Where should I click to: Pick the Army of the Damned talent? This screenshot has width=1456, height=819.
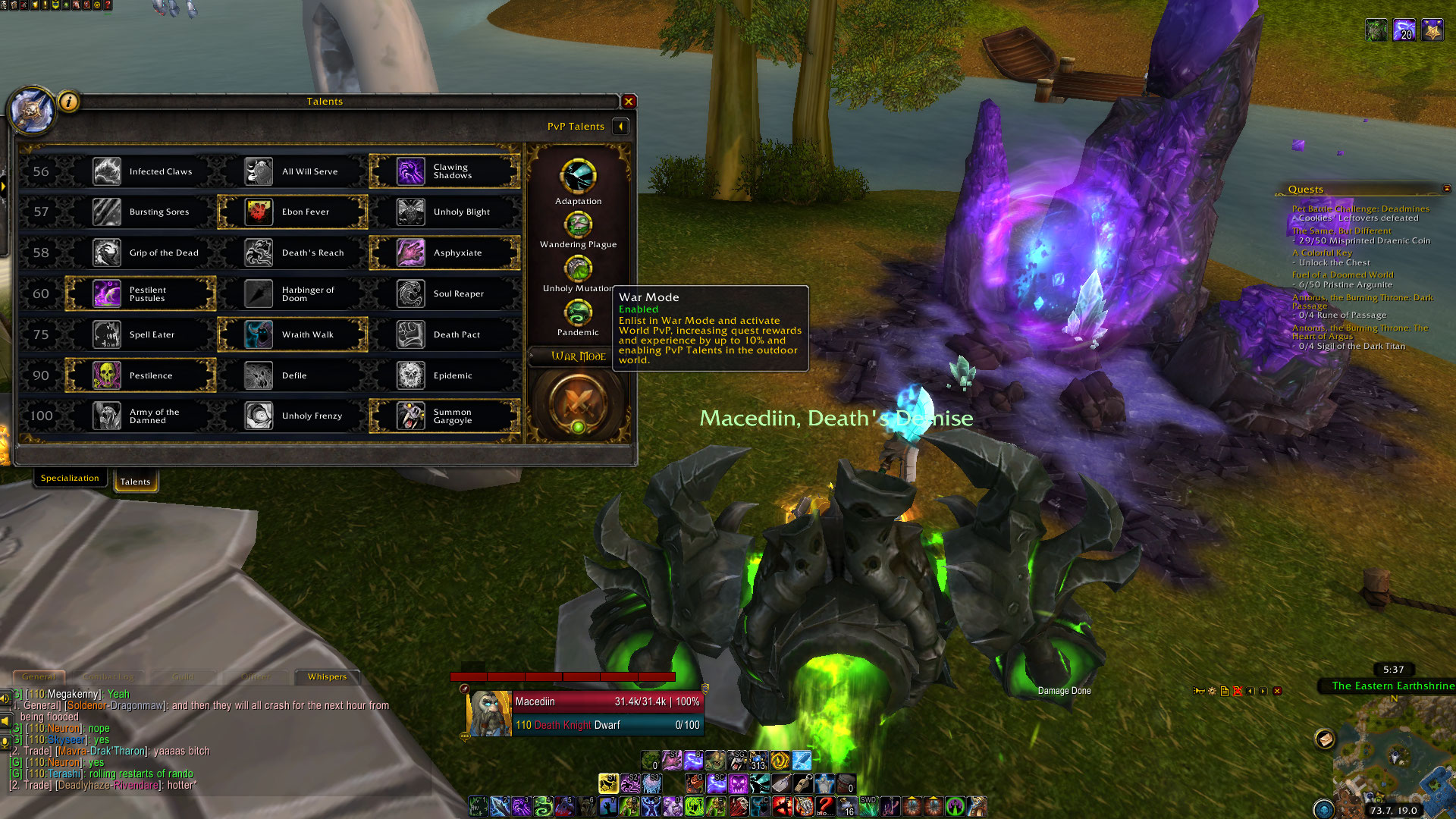[x=142, y=416]
